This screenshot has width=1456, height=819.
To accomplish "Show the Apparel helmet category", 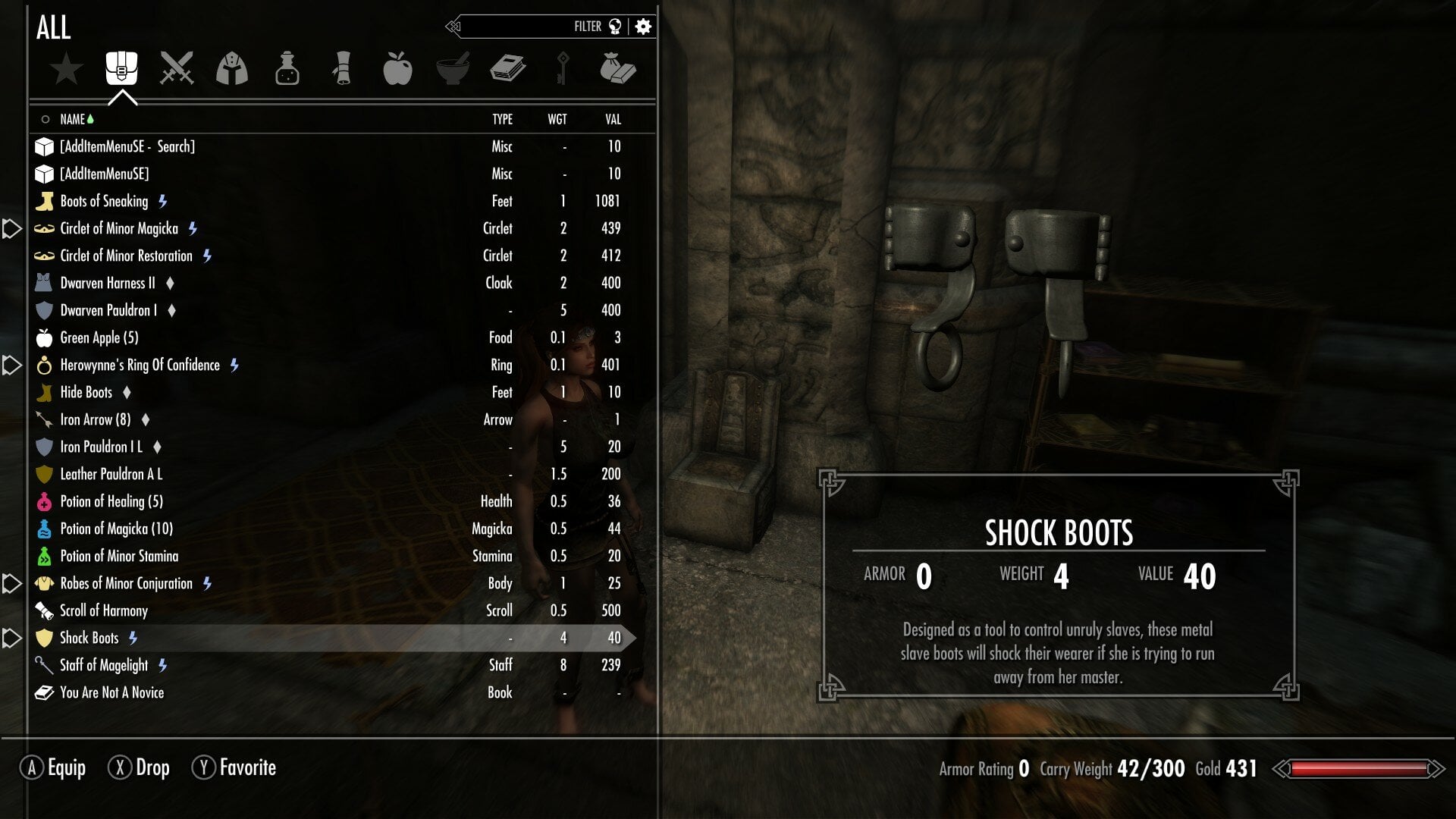I will [232, 69].
